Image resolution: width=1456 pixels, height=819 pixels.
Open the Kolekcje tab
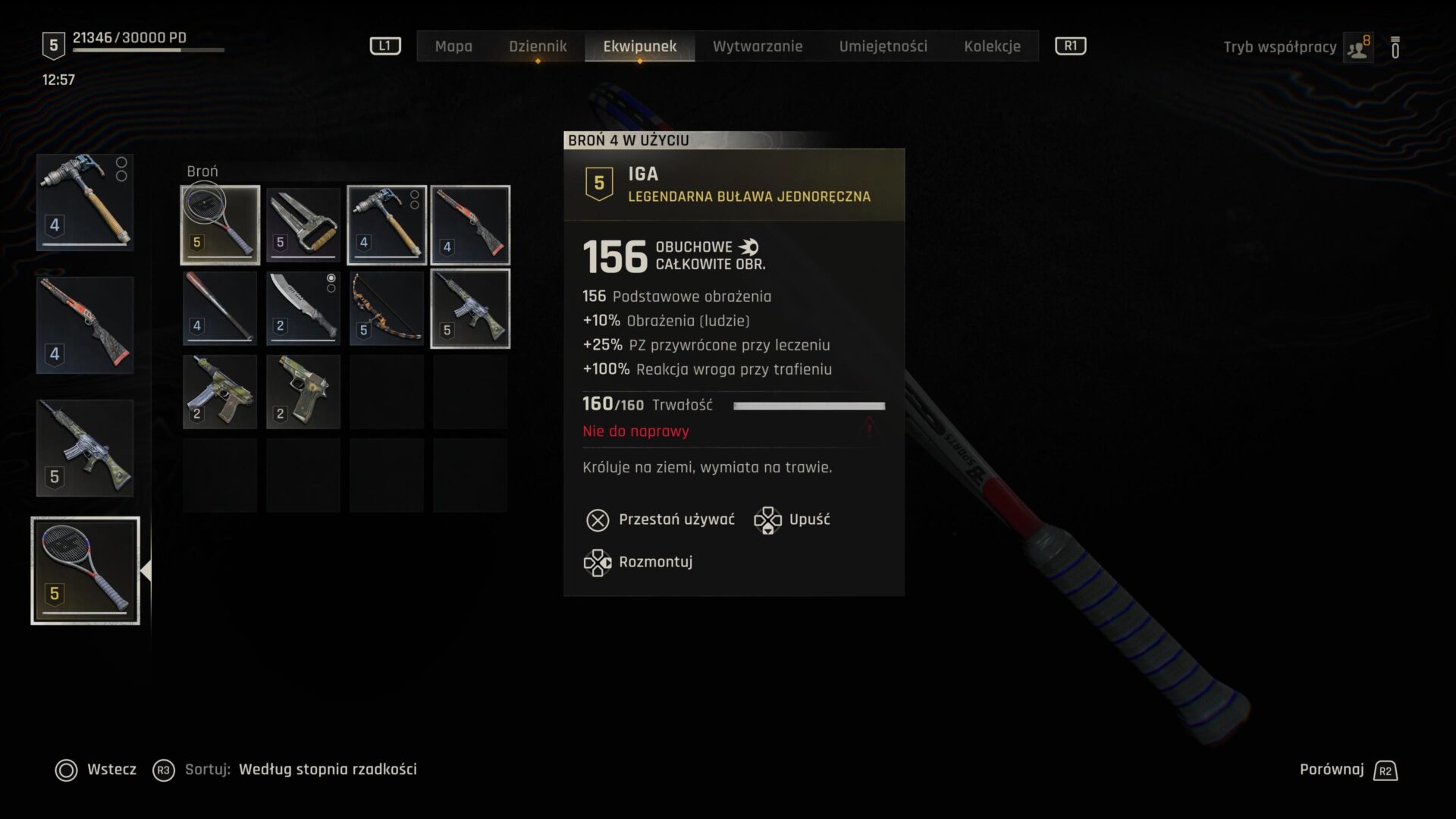[992, 46]
